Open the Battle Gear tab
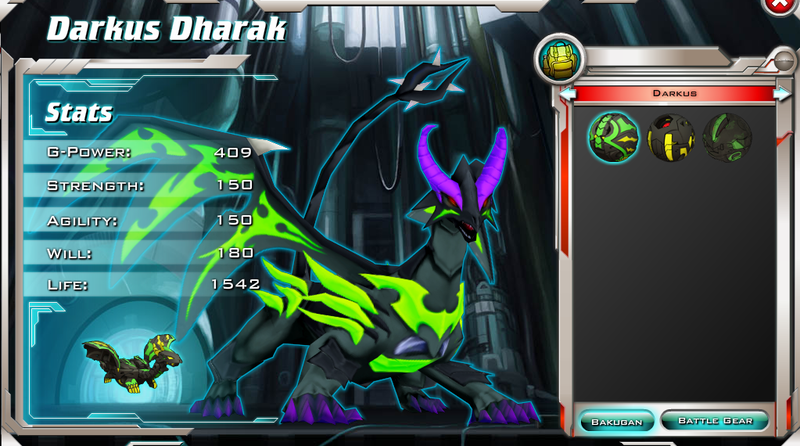 (x=714, y=420)
